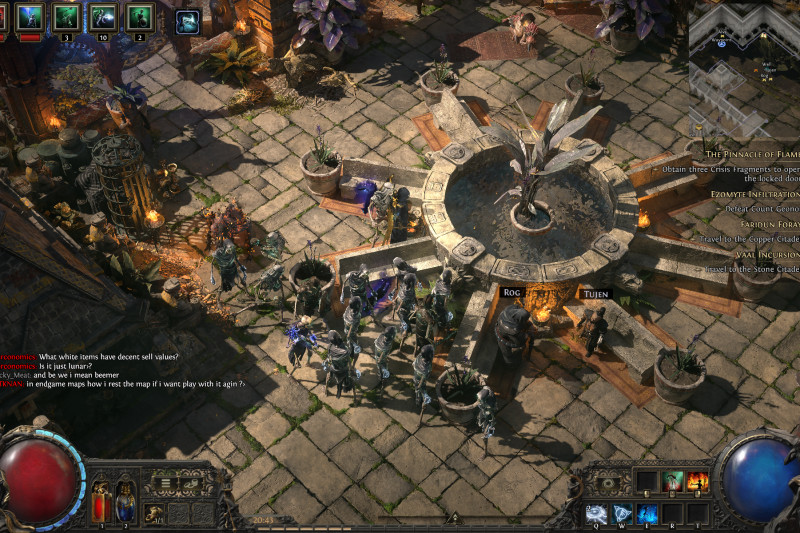Select the Faridun Foray quest entry
Screen dimensions: 800x533
point(765,224)
